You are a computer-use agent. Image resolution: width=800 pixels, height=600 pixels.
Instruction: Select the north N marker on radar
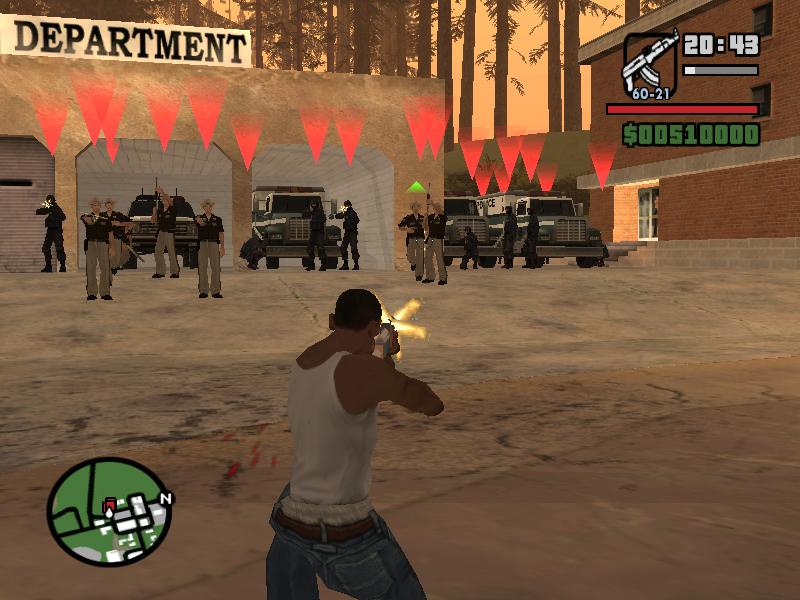tap(166, 497)
